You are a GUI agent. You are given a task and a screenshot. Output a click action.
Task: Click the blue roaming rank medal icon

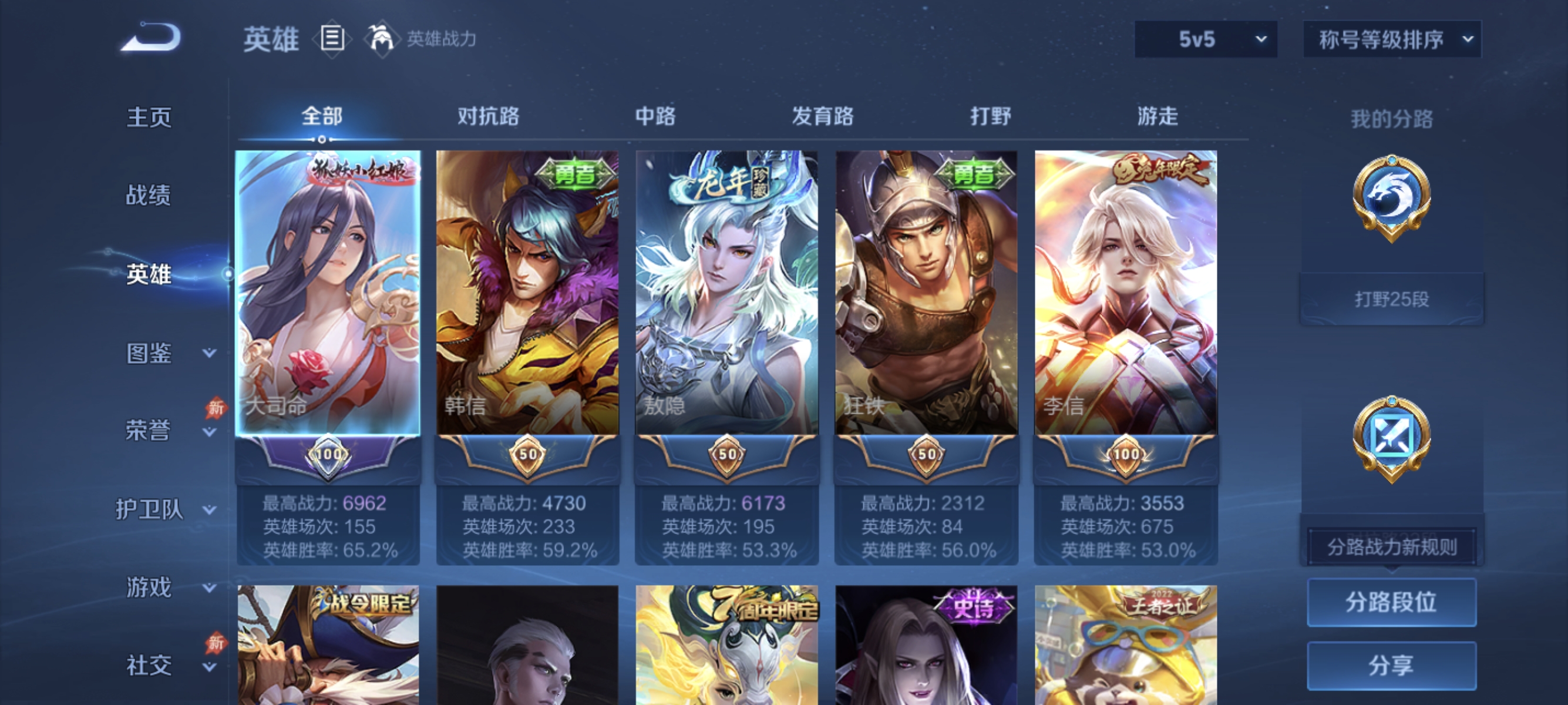[x=1394, y=438]
